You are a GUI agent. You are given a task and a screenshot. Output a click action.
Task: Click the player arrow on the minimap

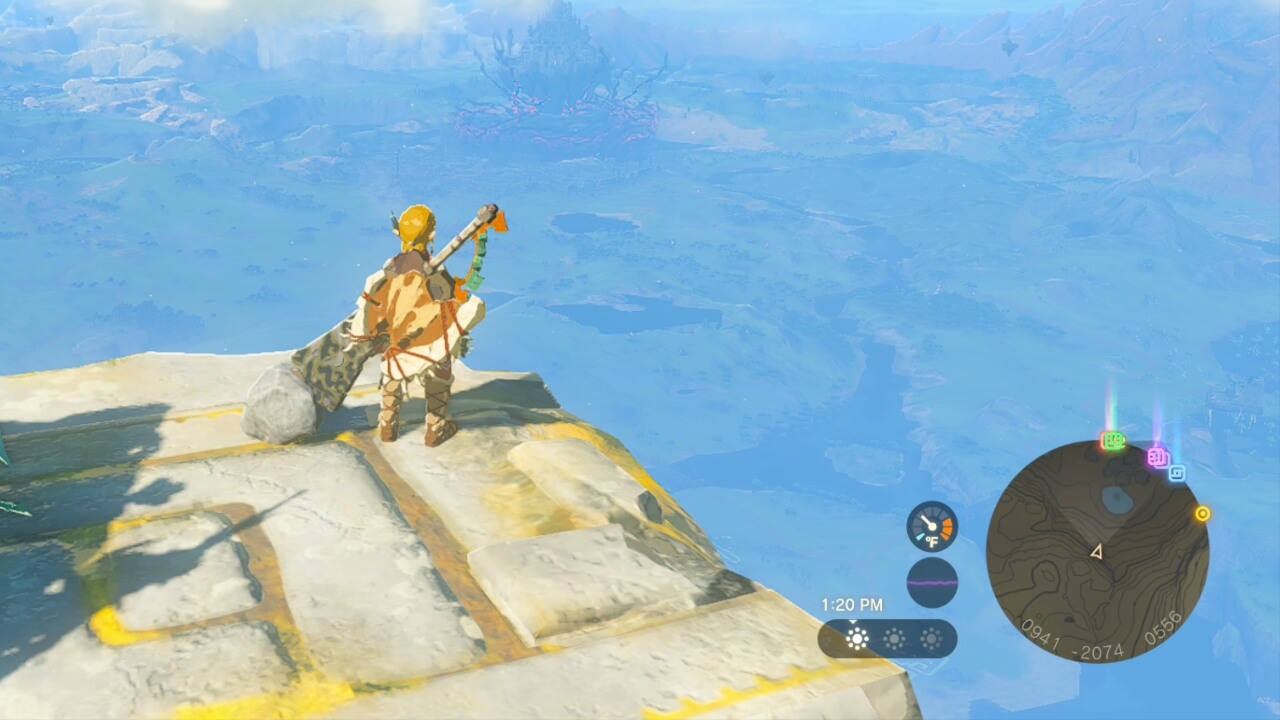[x=1096, y=552]
